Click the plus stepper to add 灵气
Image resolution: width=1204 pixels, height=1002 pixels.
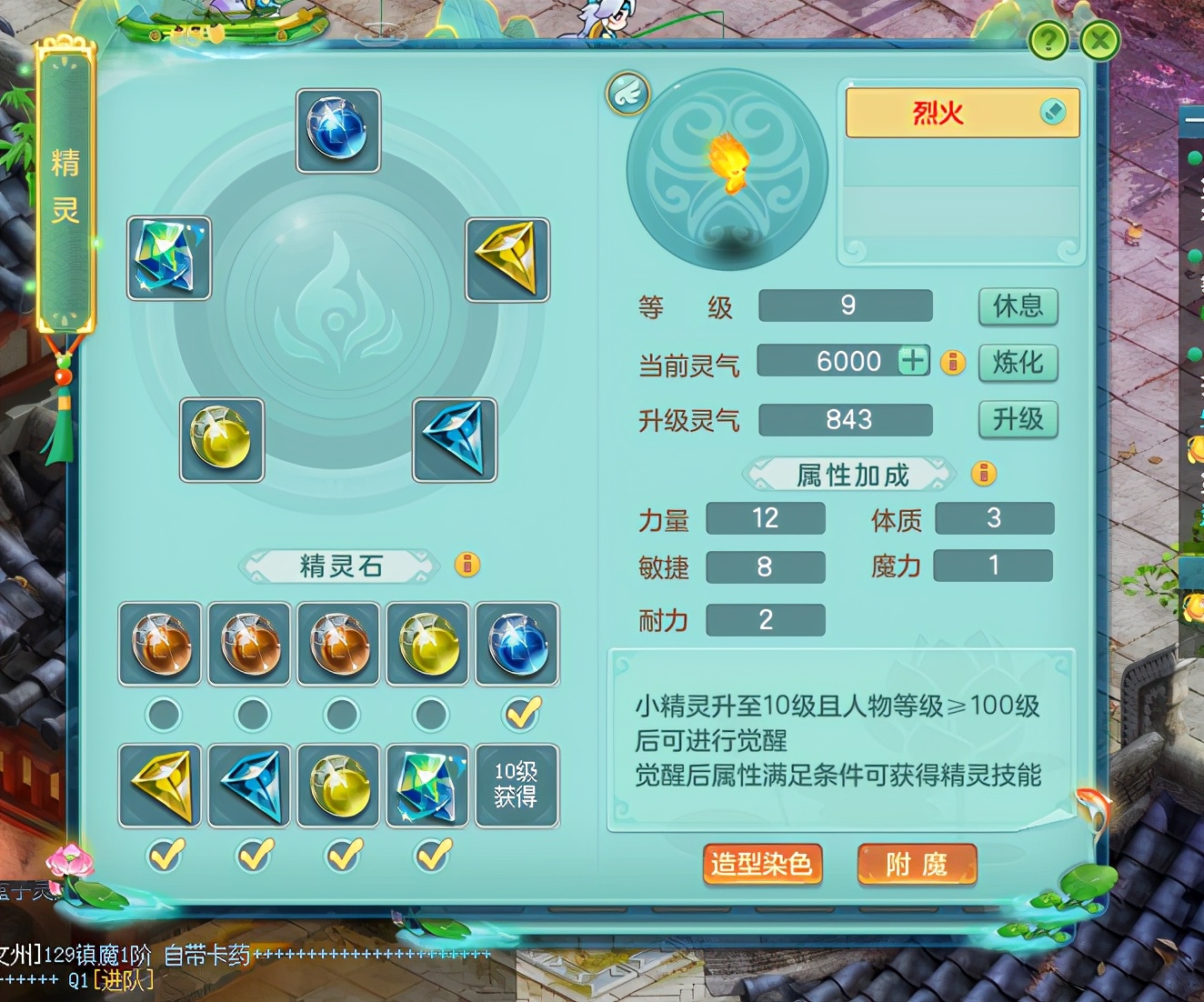click(912, 360)
